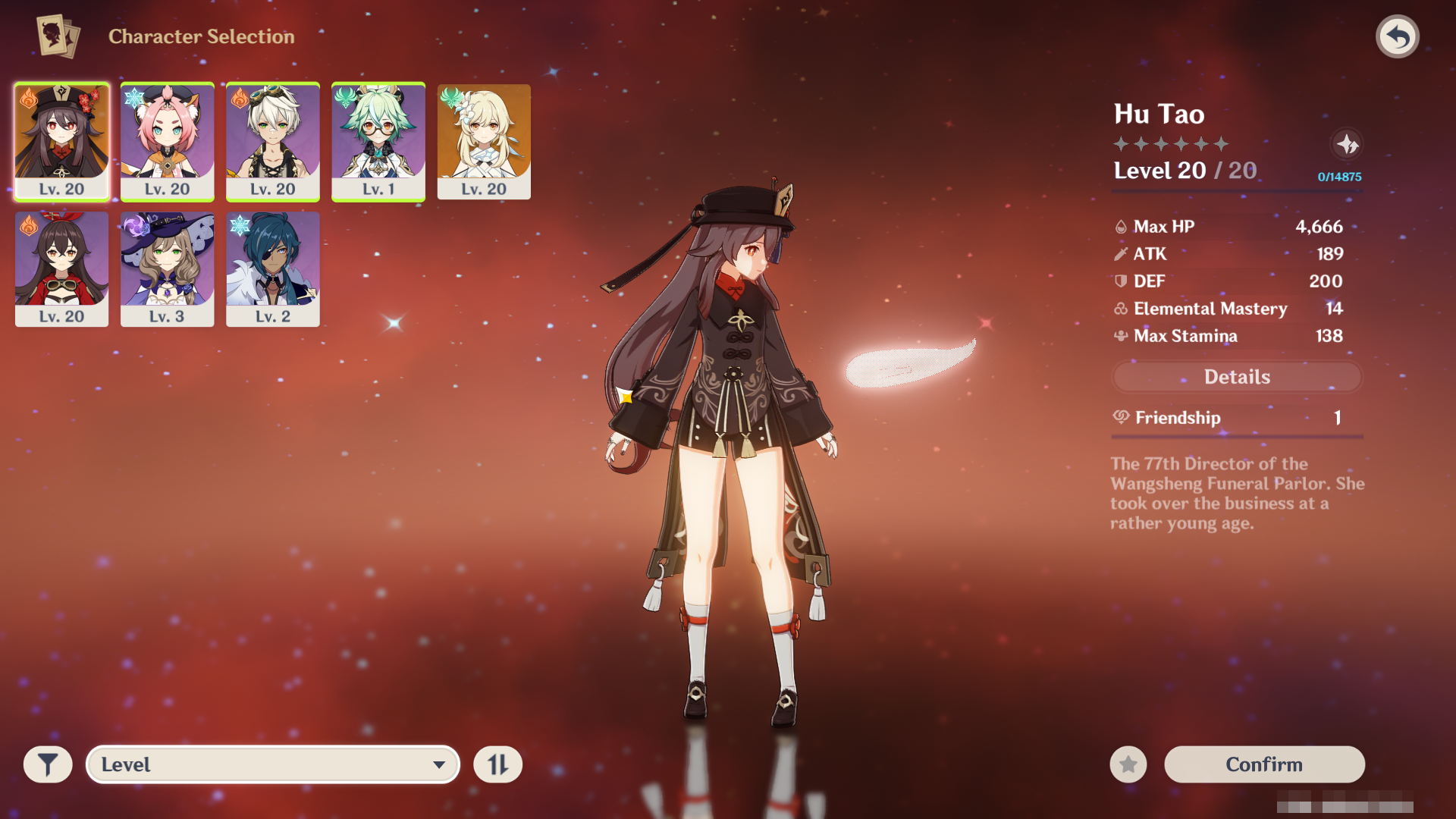Open Hu Tao's Details panel
Screen dimensions: 1456x819
click(1237, 377)
